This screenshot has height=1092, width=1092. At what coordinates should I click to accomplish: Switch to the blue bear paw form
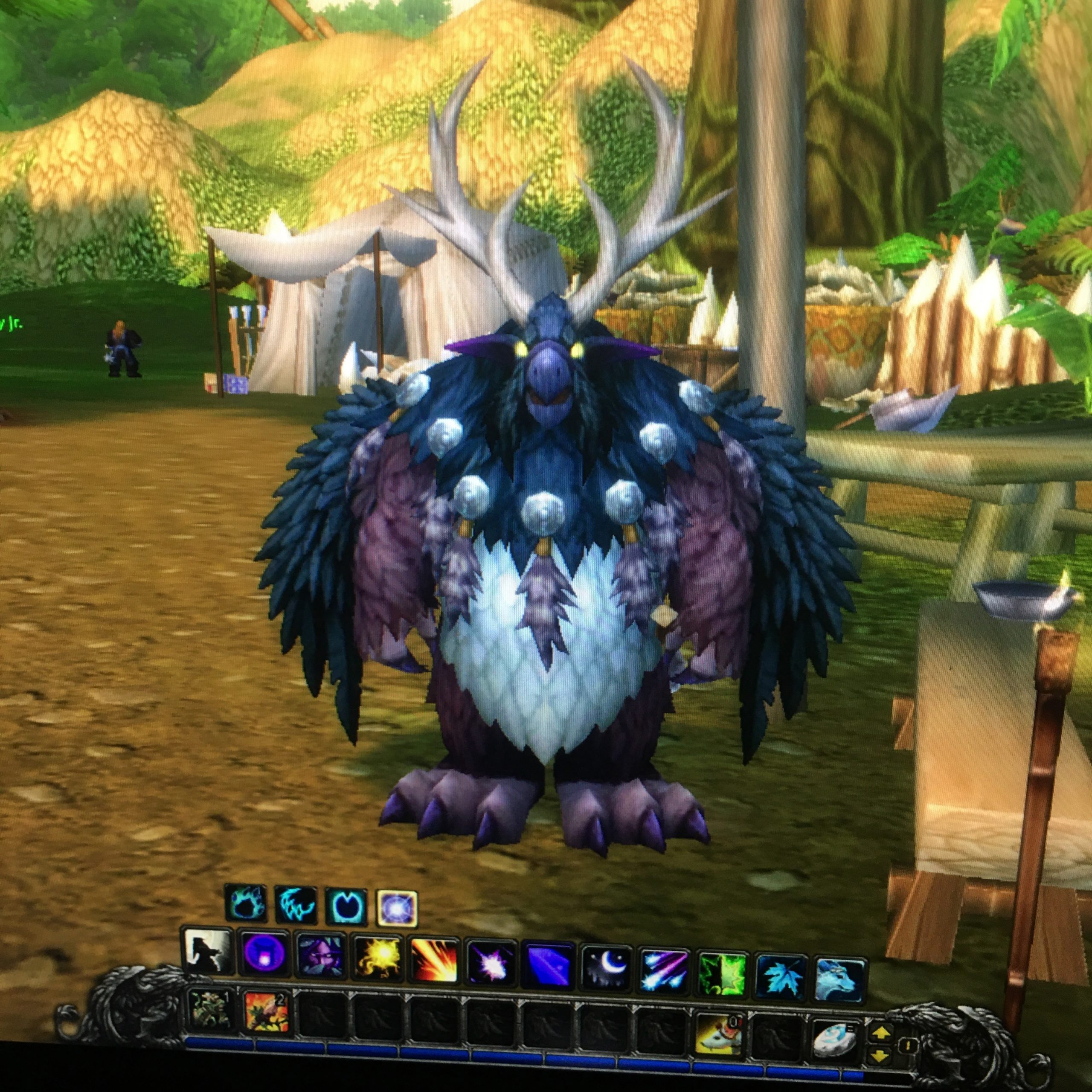(245, 903)
